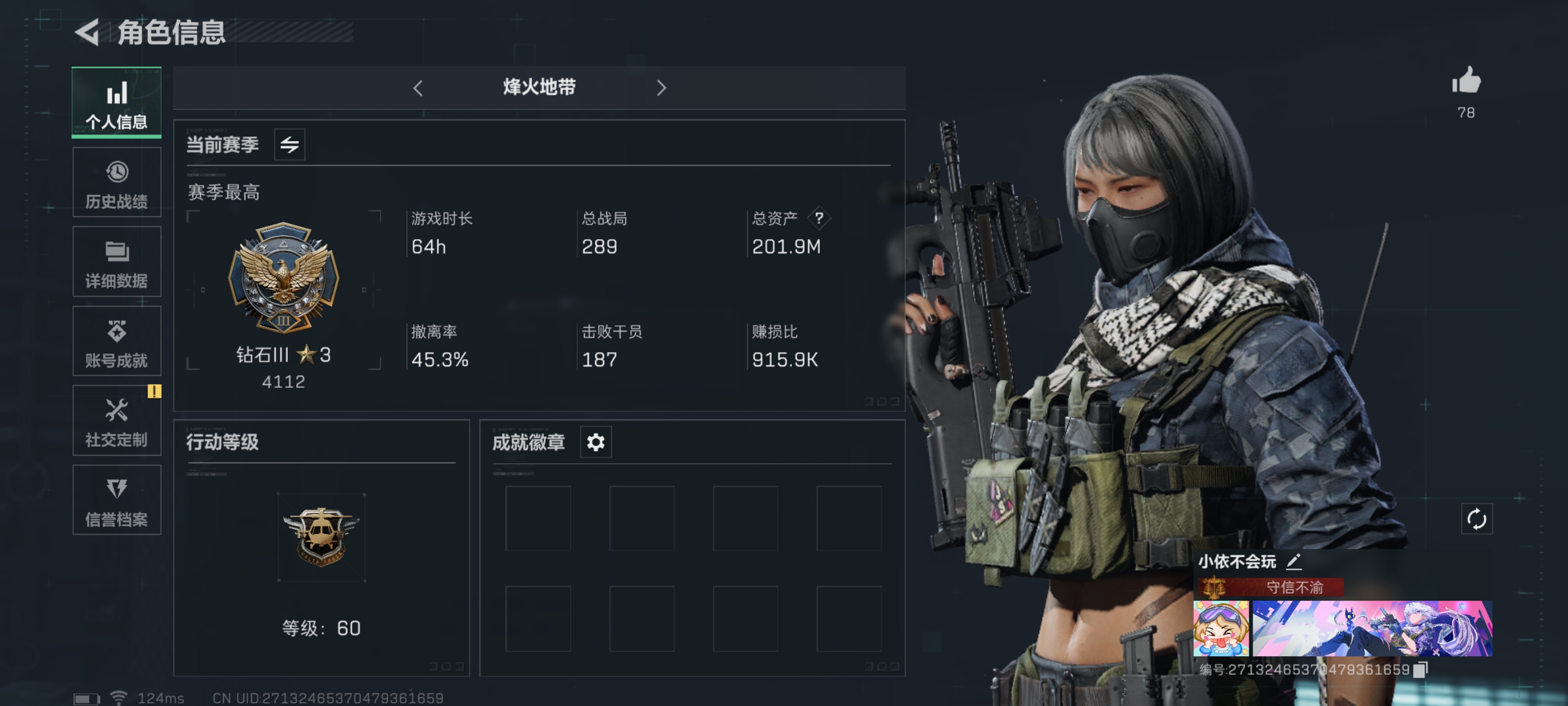Switch to the 烽火地带 mode tab

pyautogui.click(x=538, y=89)
